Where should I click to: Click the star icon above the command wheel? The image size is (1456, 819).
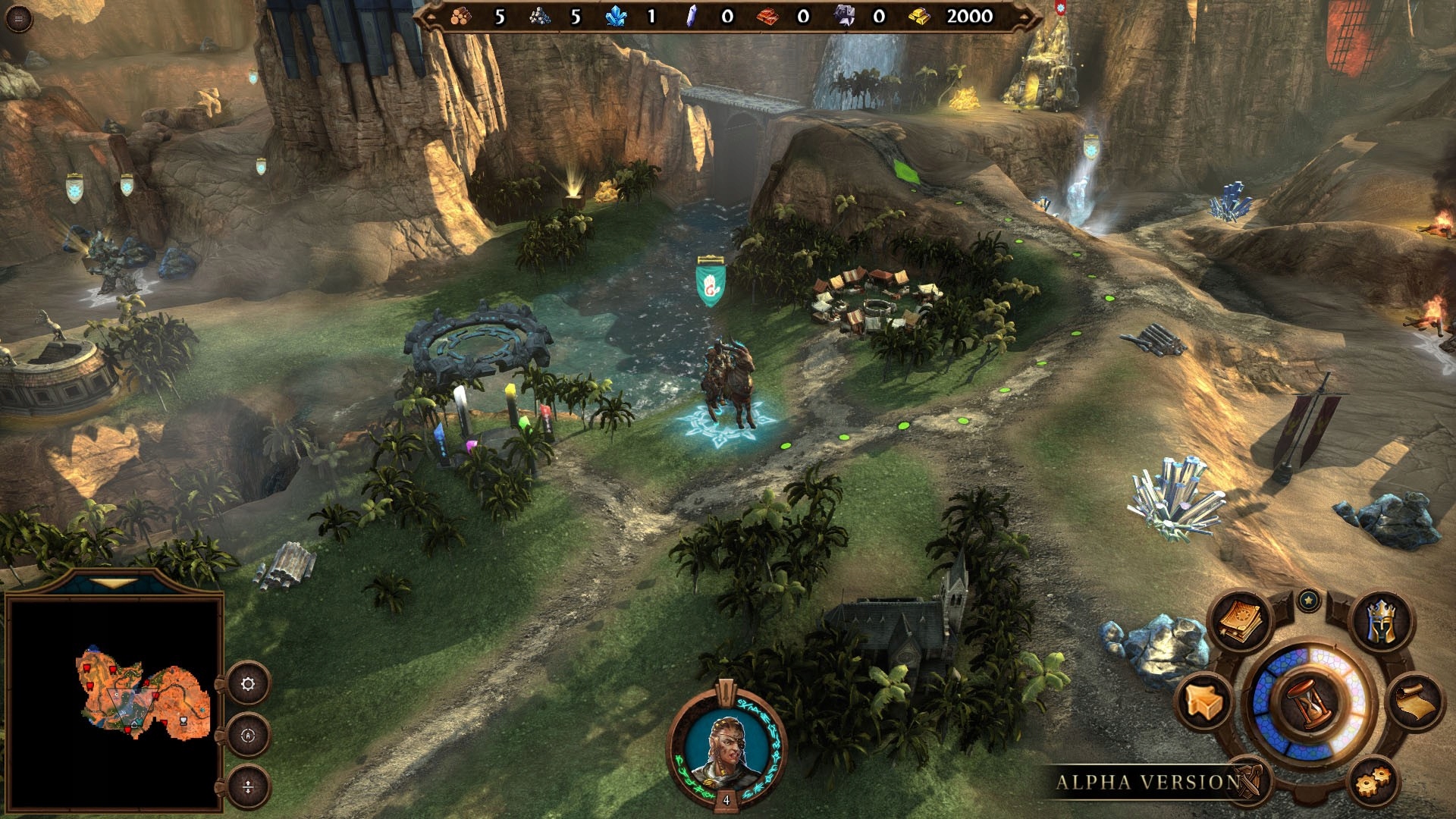pos(1308,601)
